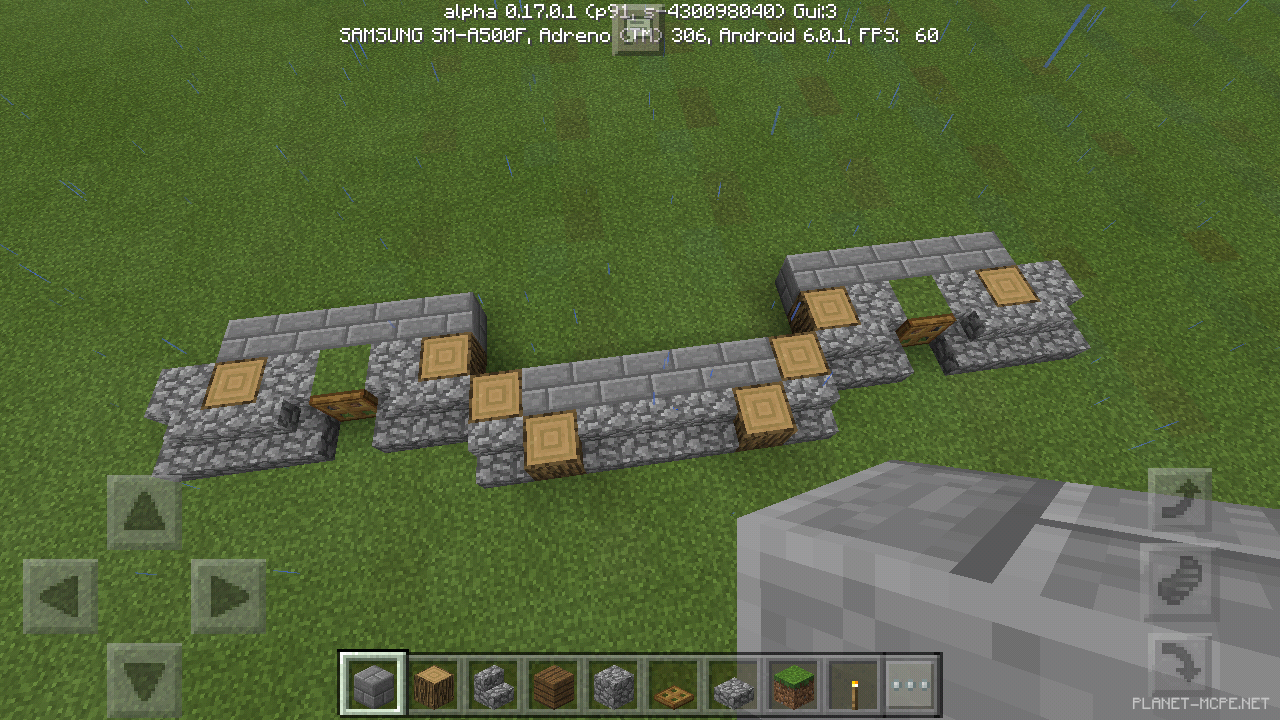Select the wooden pressure plate item
The width and height of the screenshot is (1280, 720).
point(672,683)
